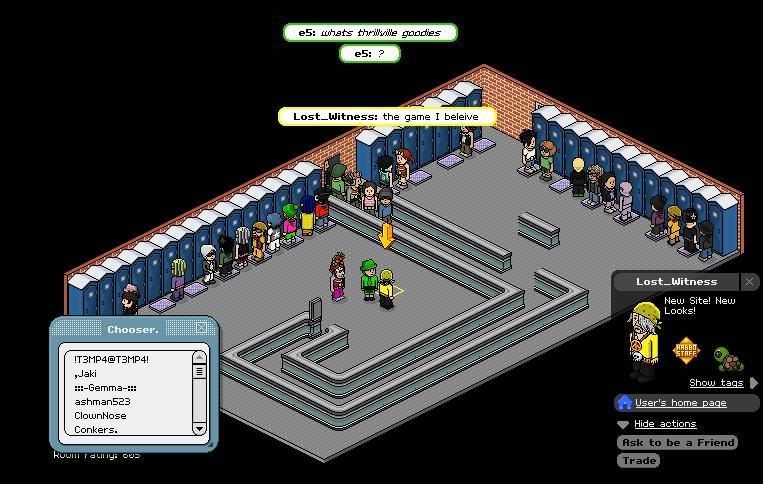The width and height of the screenshot is (764, 484).
Task: Click the turtle badge icon
Action: [728, 358]
